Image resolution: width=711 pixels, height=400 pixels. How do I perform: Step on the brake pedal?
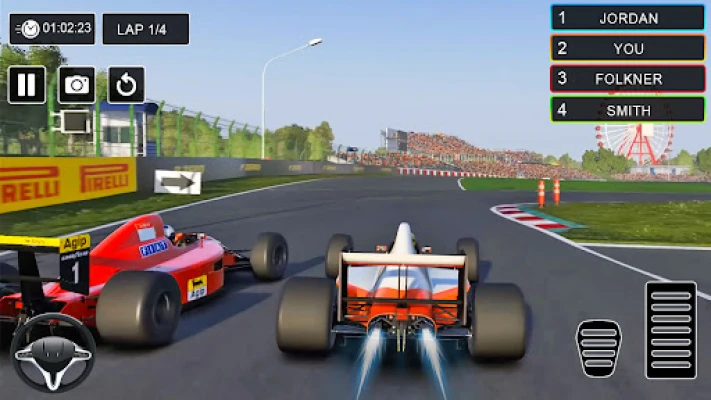pos(598,348)
